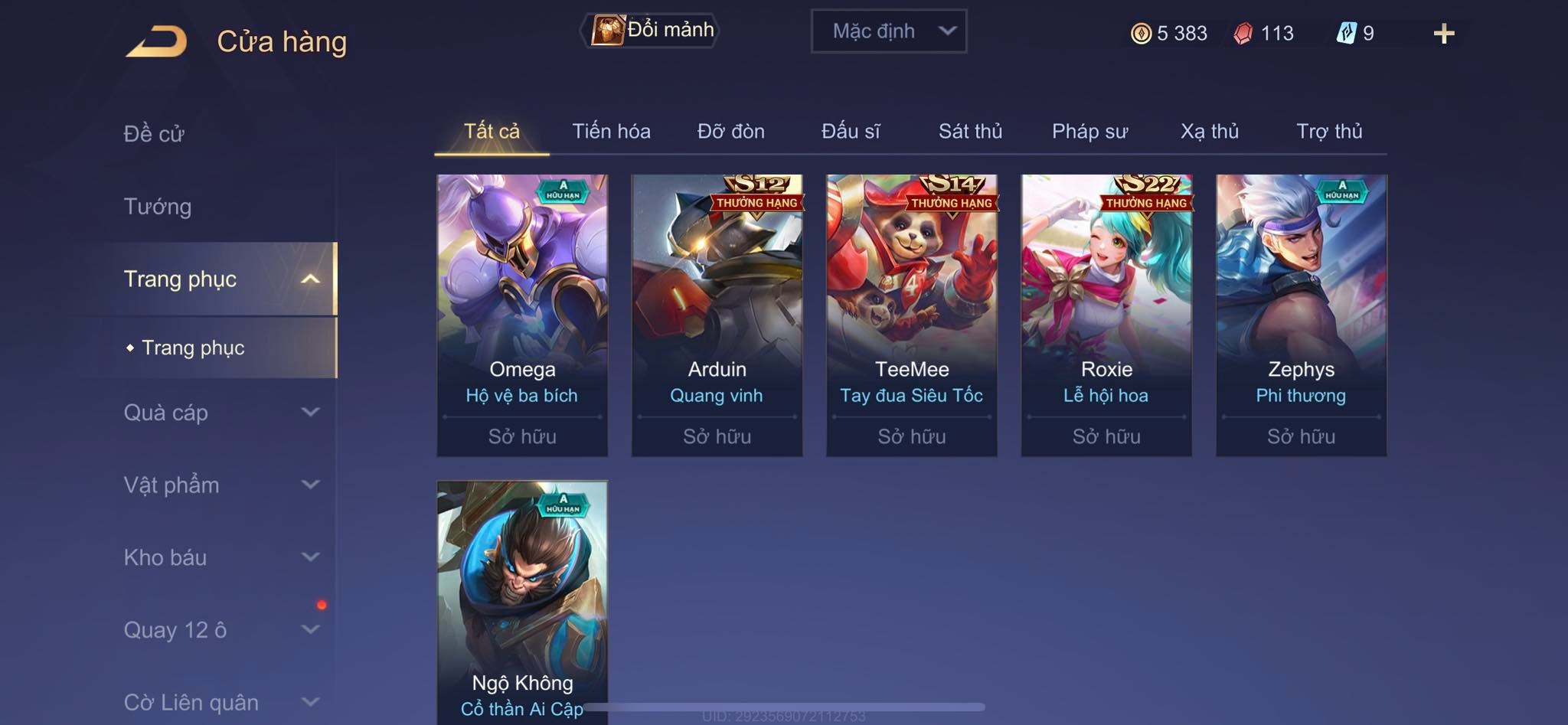Image resolution: width=1568 pixels, height=725 pixels.
Task: Open the Đổi mảnh exchange
Action: pyautogui.click(x=651, y=31)
